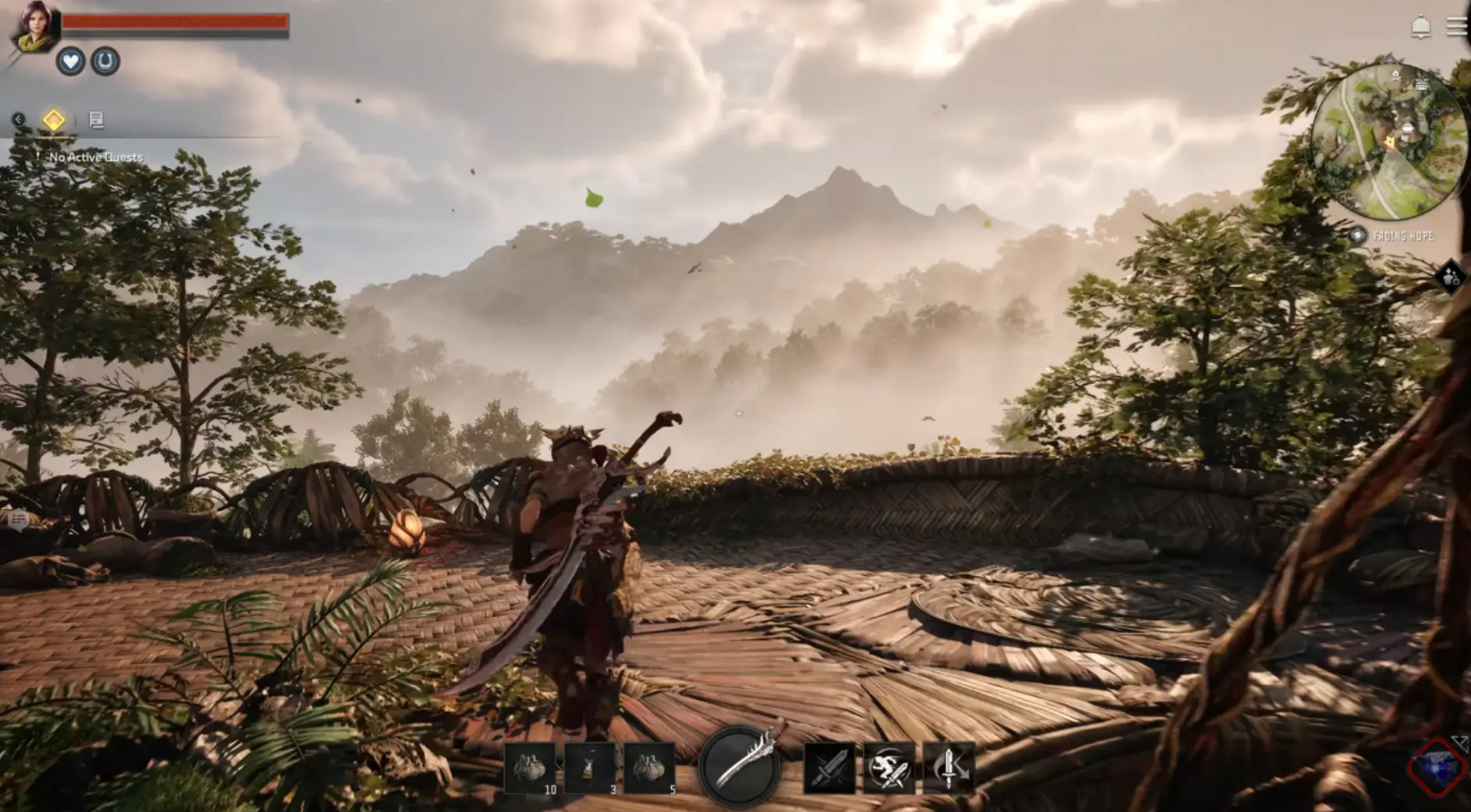Select the white heart status icon
The height and width of the screenshot is (812, 1471).
point(70,61)
